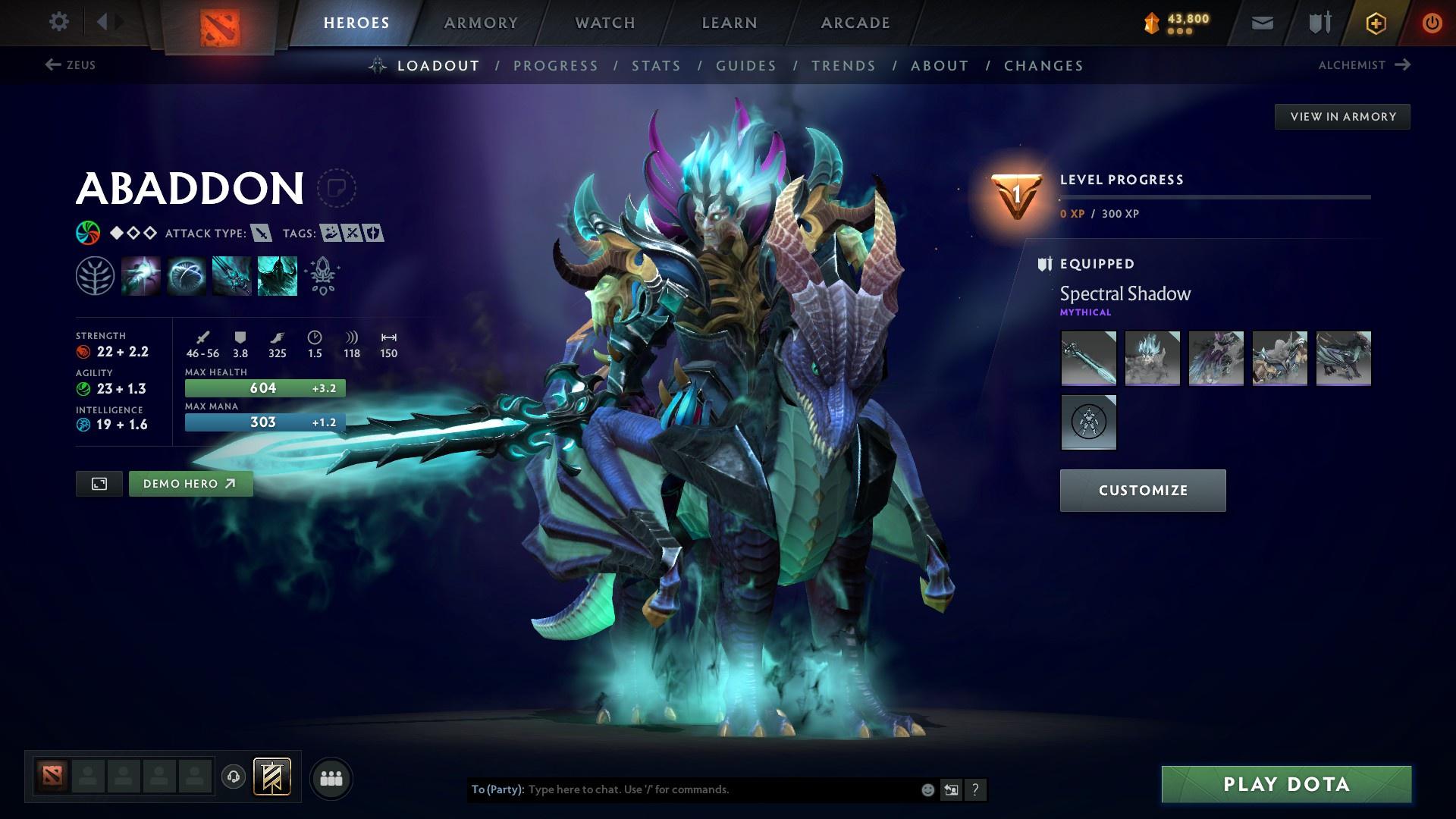
Task: Open the settings gear icon
Action: (59, 22)
